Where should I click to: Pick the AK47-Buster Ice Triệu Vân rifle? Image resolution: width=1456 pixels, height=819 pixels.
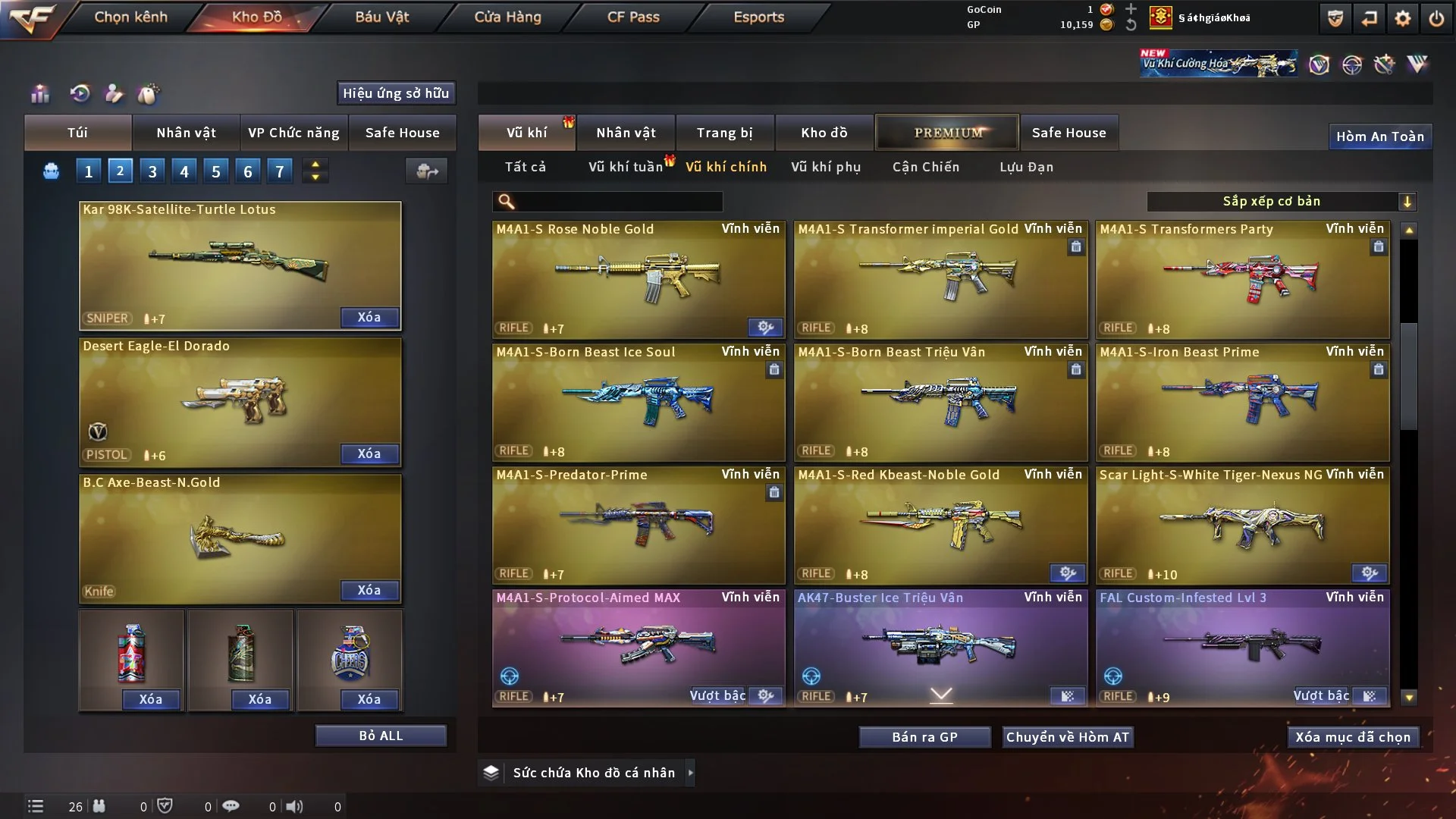tap(940, 646)
